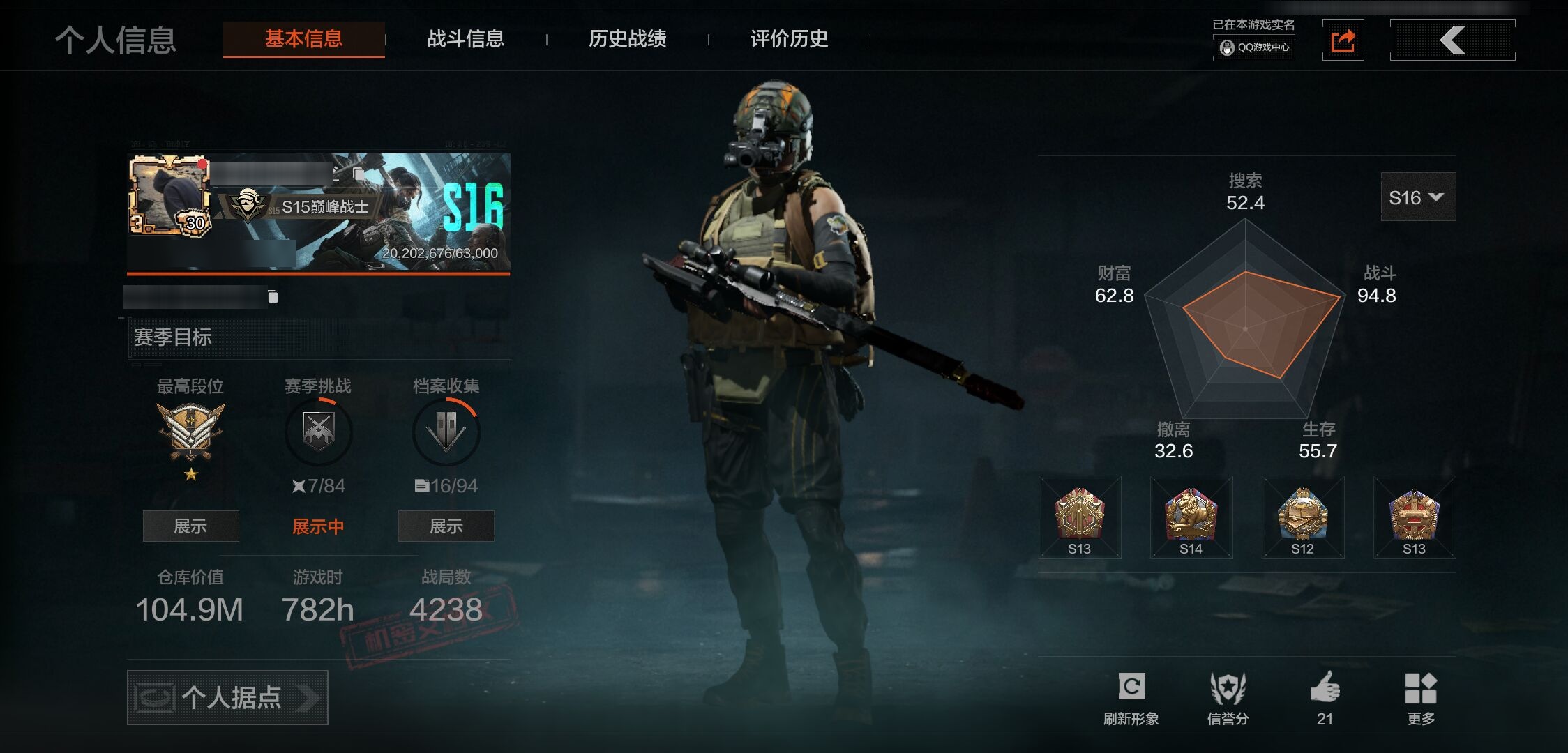
Task: Share profile using the share icon
Action: coord(1343,40)
